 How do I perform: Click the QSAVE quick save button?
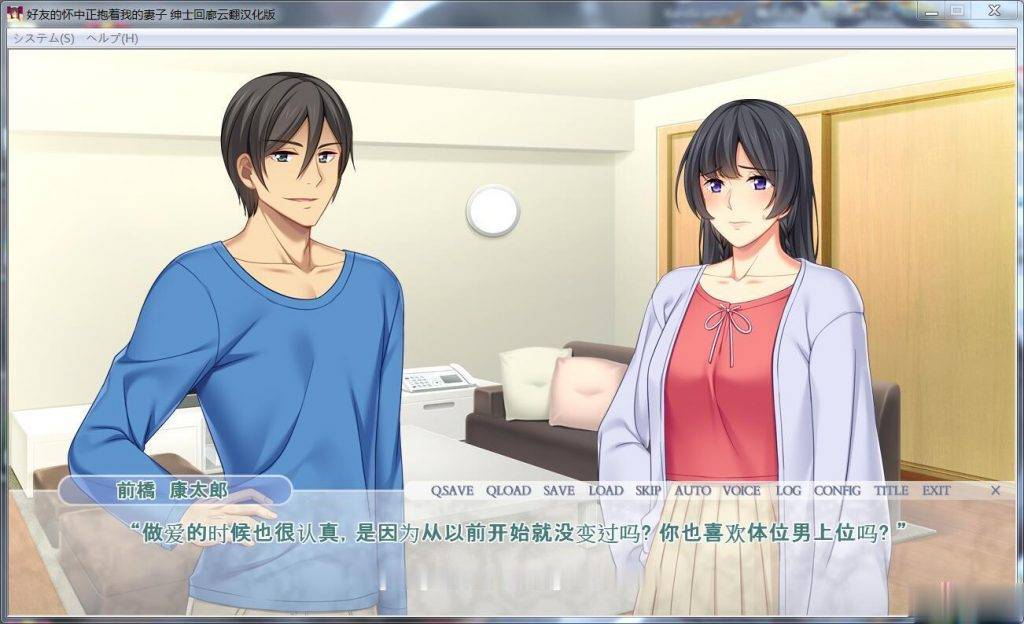(x=452, y=491)
